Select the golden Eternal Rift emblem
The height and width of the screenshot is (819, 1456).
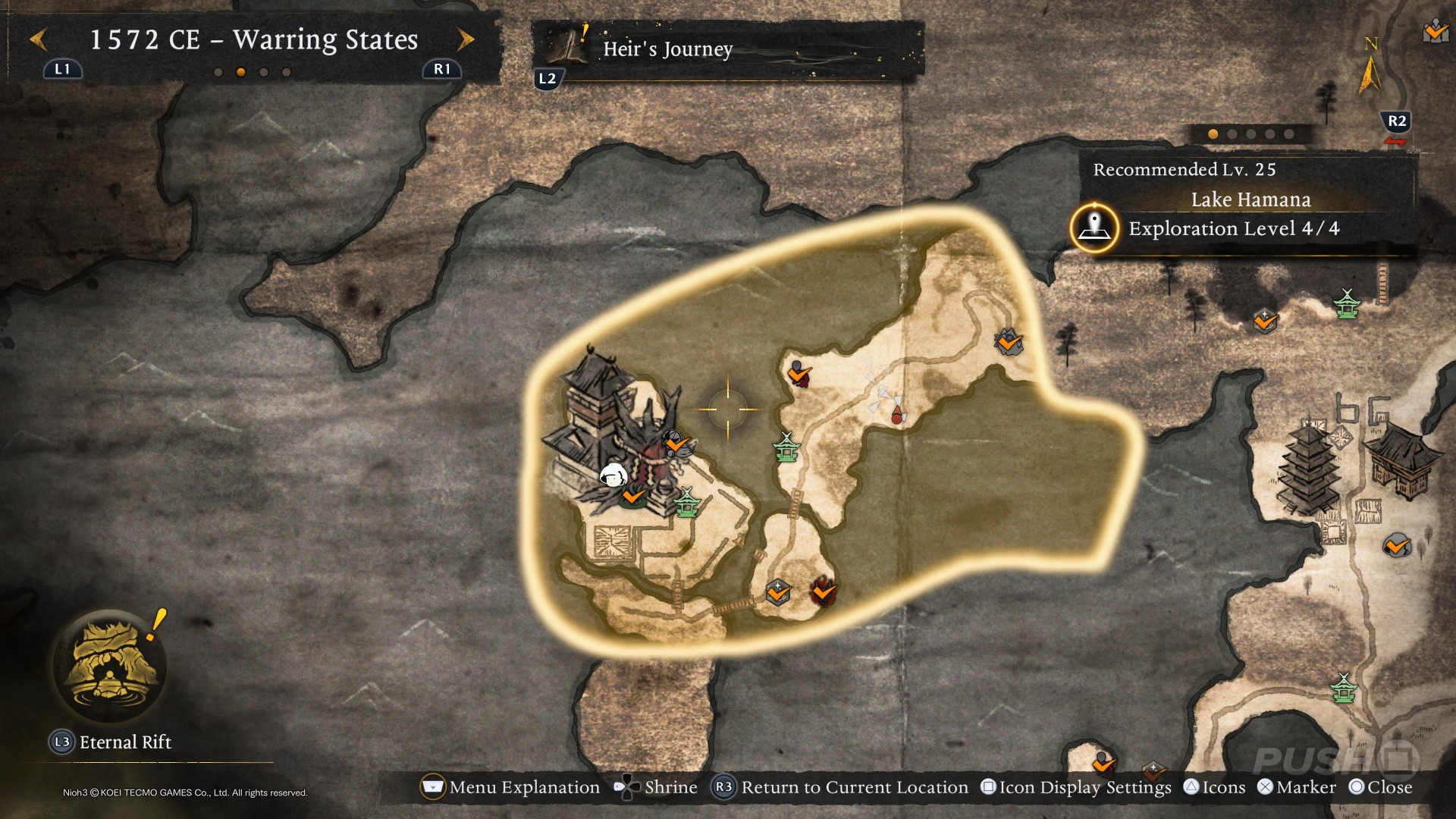[111, 665]
